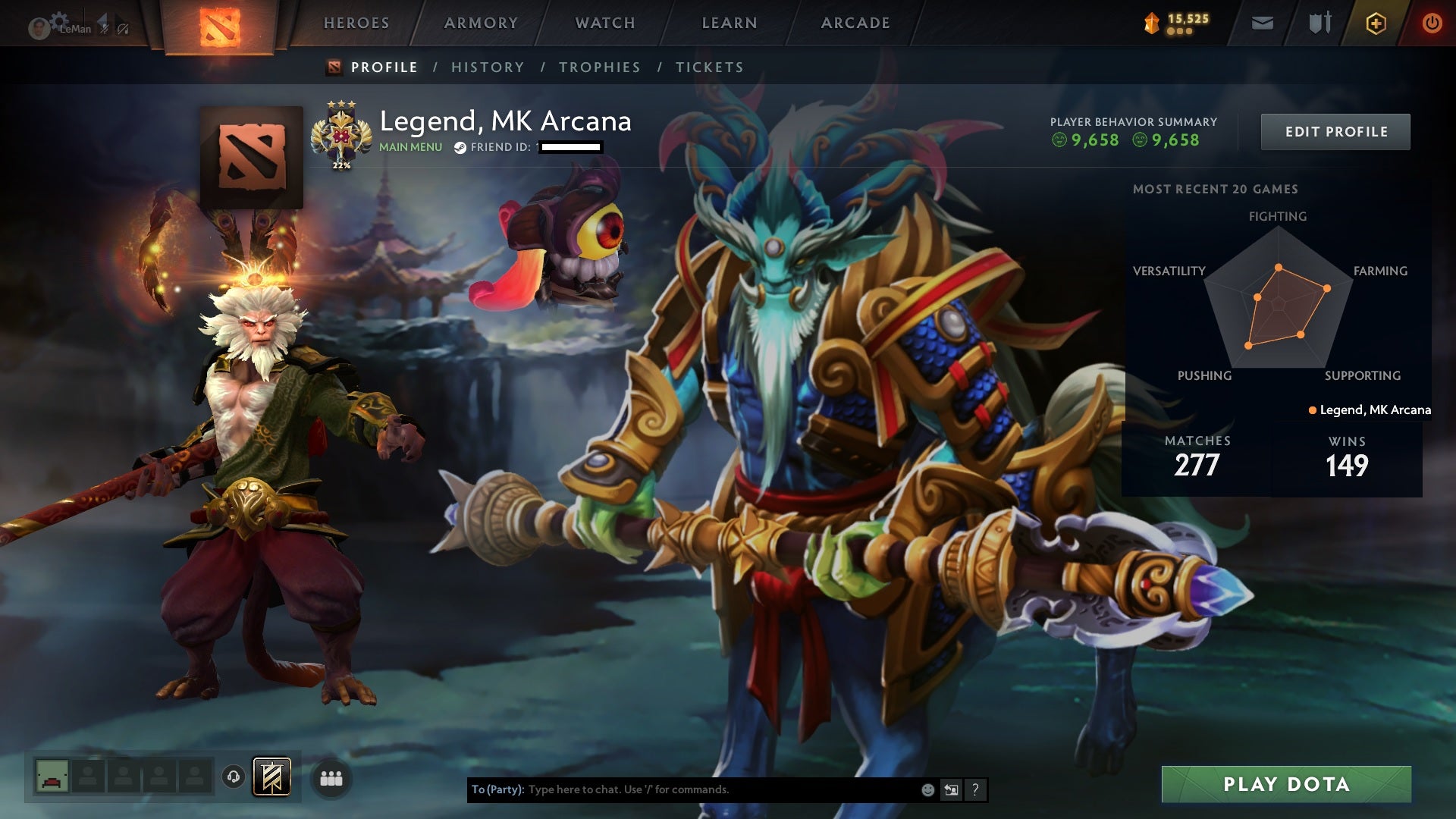Image resolution: width=1456 pixels, height=819 pixels.
Task: Click EDIT PROFILE
Action: [x=1335, y=130]
